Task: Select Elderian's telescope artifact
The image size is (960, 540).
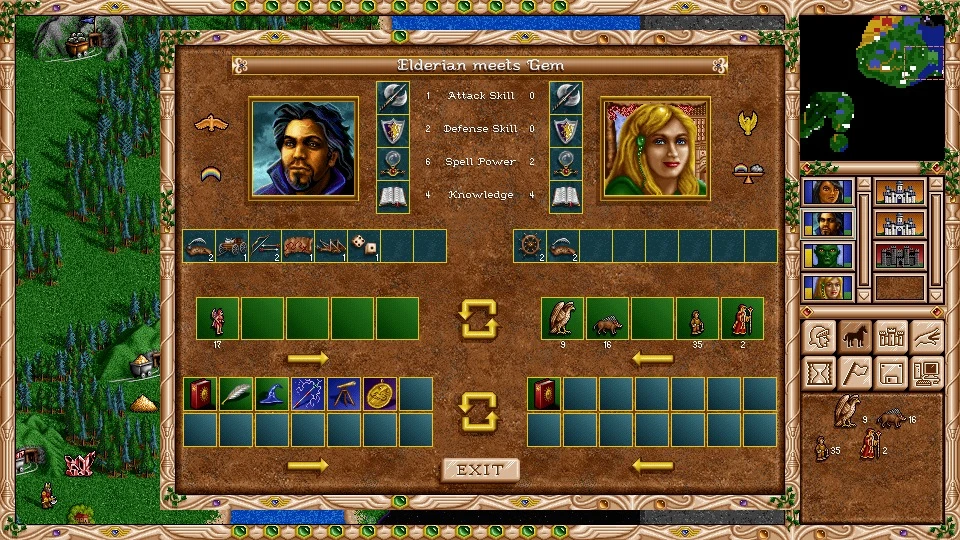Action: point(344,394)
